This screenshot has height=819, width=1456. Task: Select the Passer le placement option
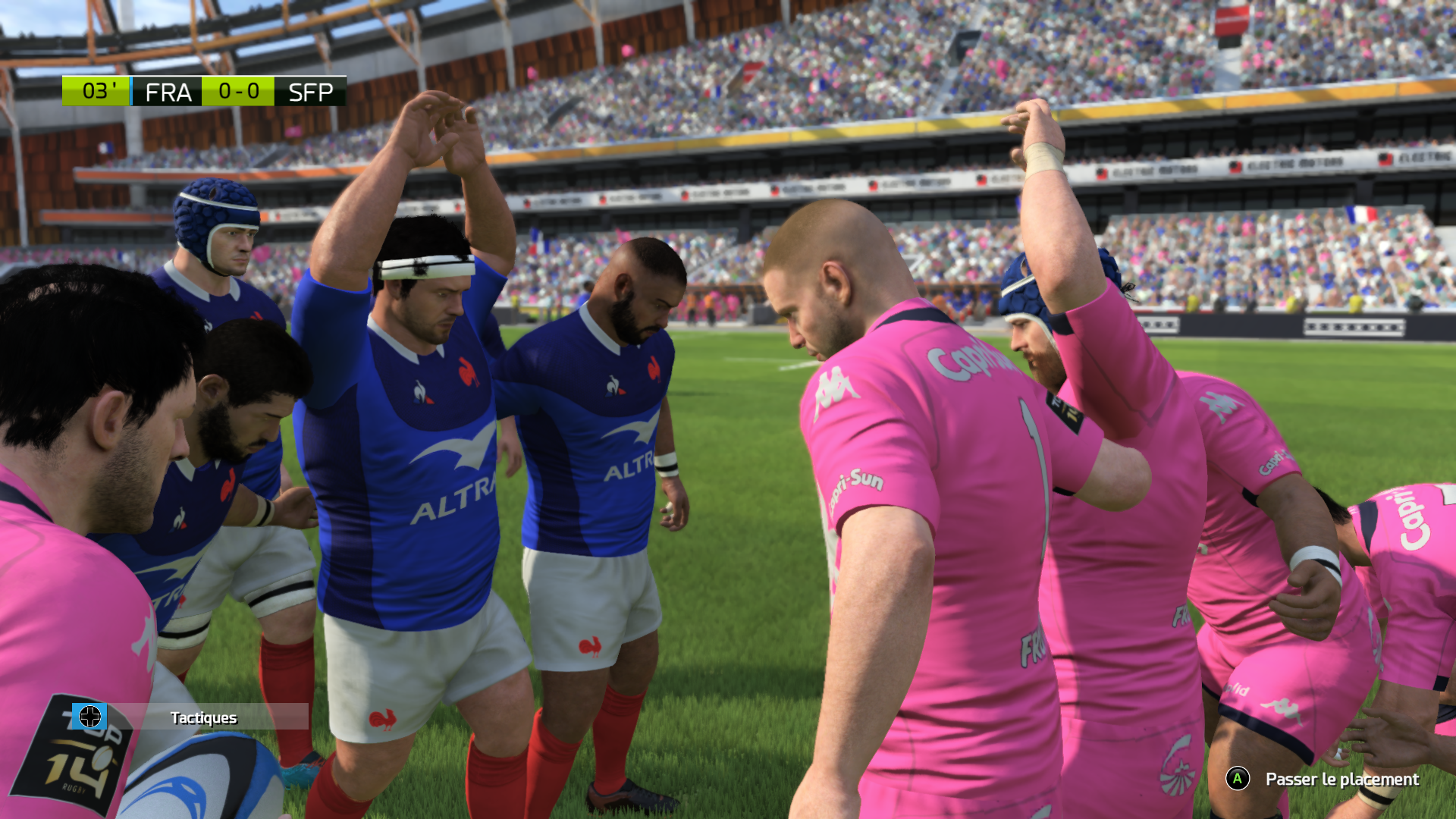point(1341,779)
